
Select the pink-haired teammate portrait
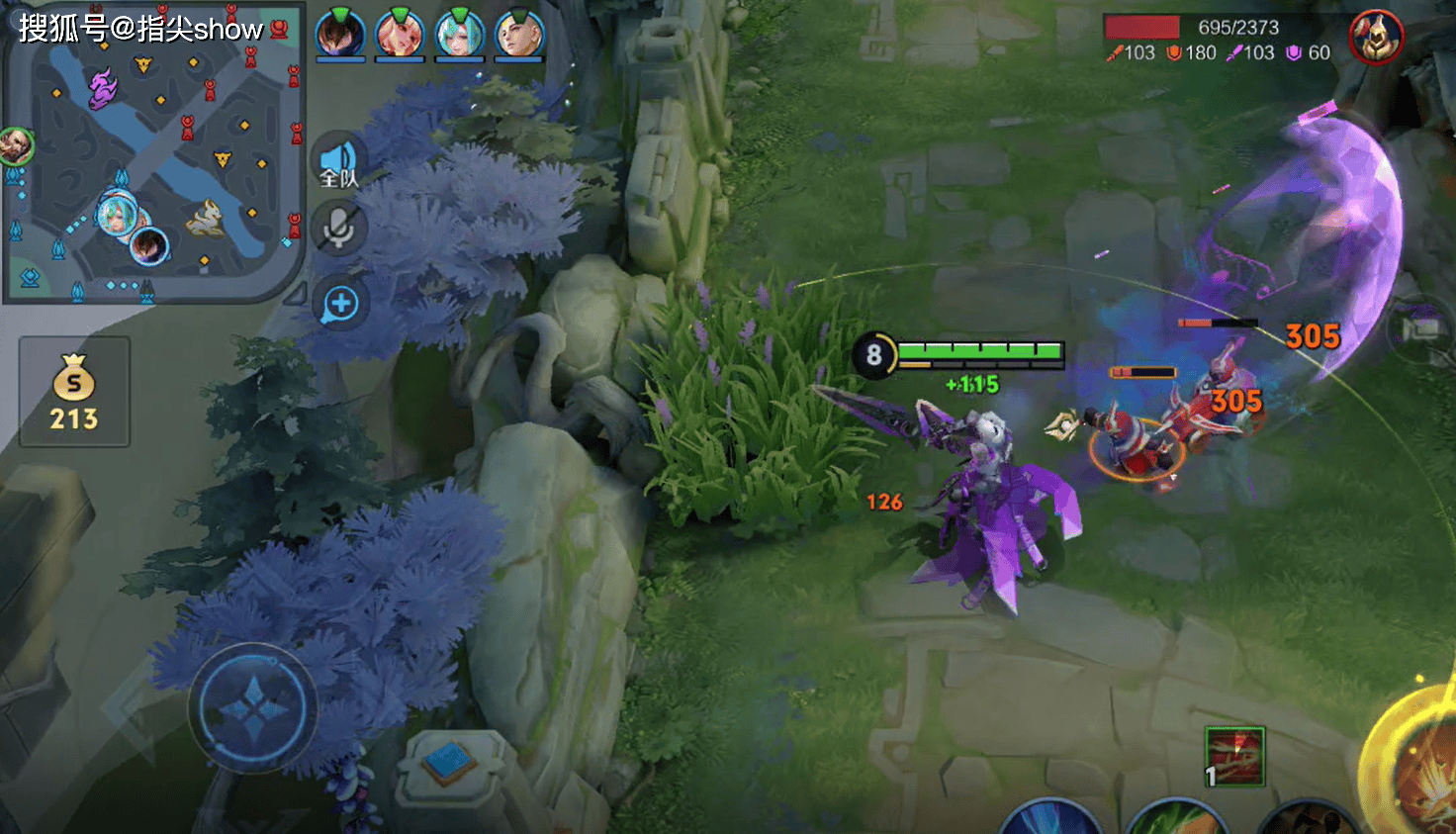400,34
